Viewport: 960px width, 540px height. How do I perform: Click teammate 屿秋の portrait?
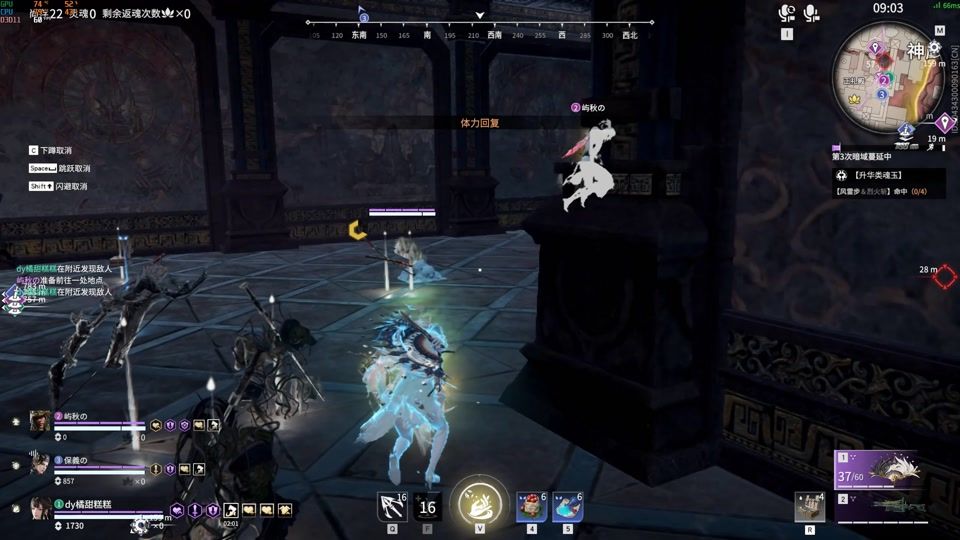click(40, 421)
